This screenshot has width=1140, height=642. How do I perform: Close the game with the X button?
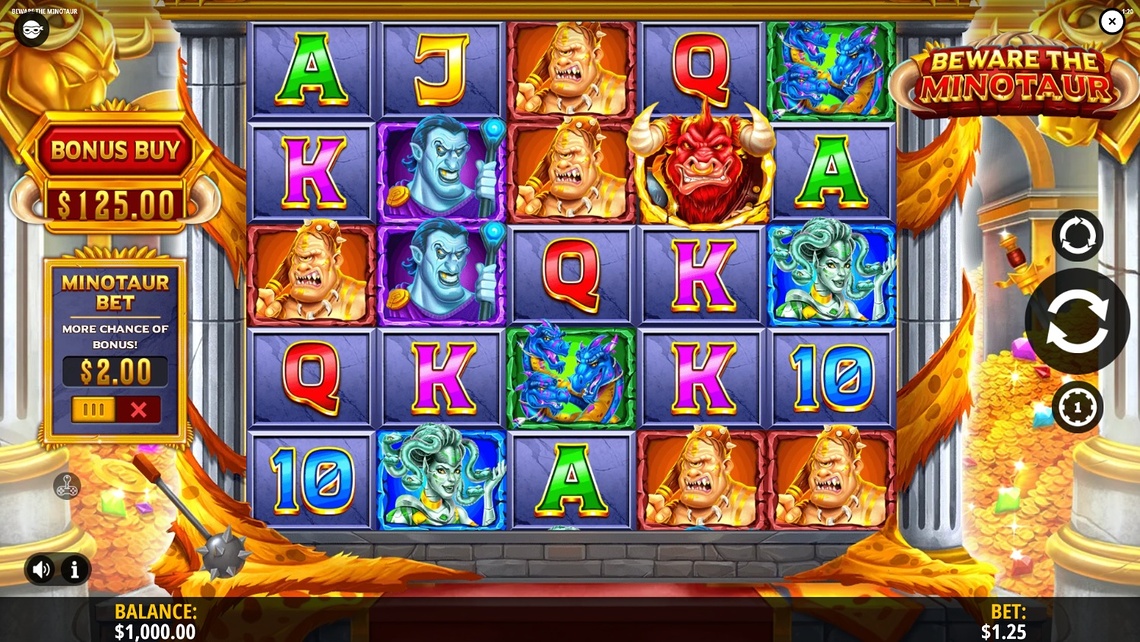(1112, 21)
